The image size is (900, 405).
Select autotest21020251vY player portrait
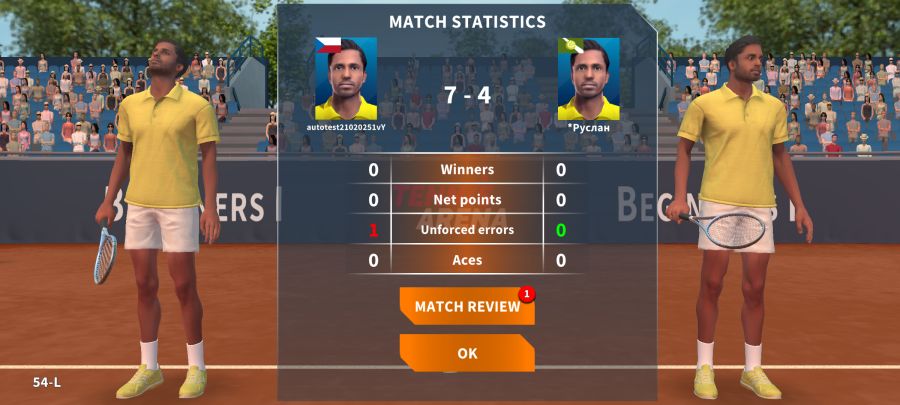(x=346, y=79)
